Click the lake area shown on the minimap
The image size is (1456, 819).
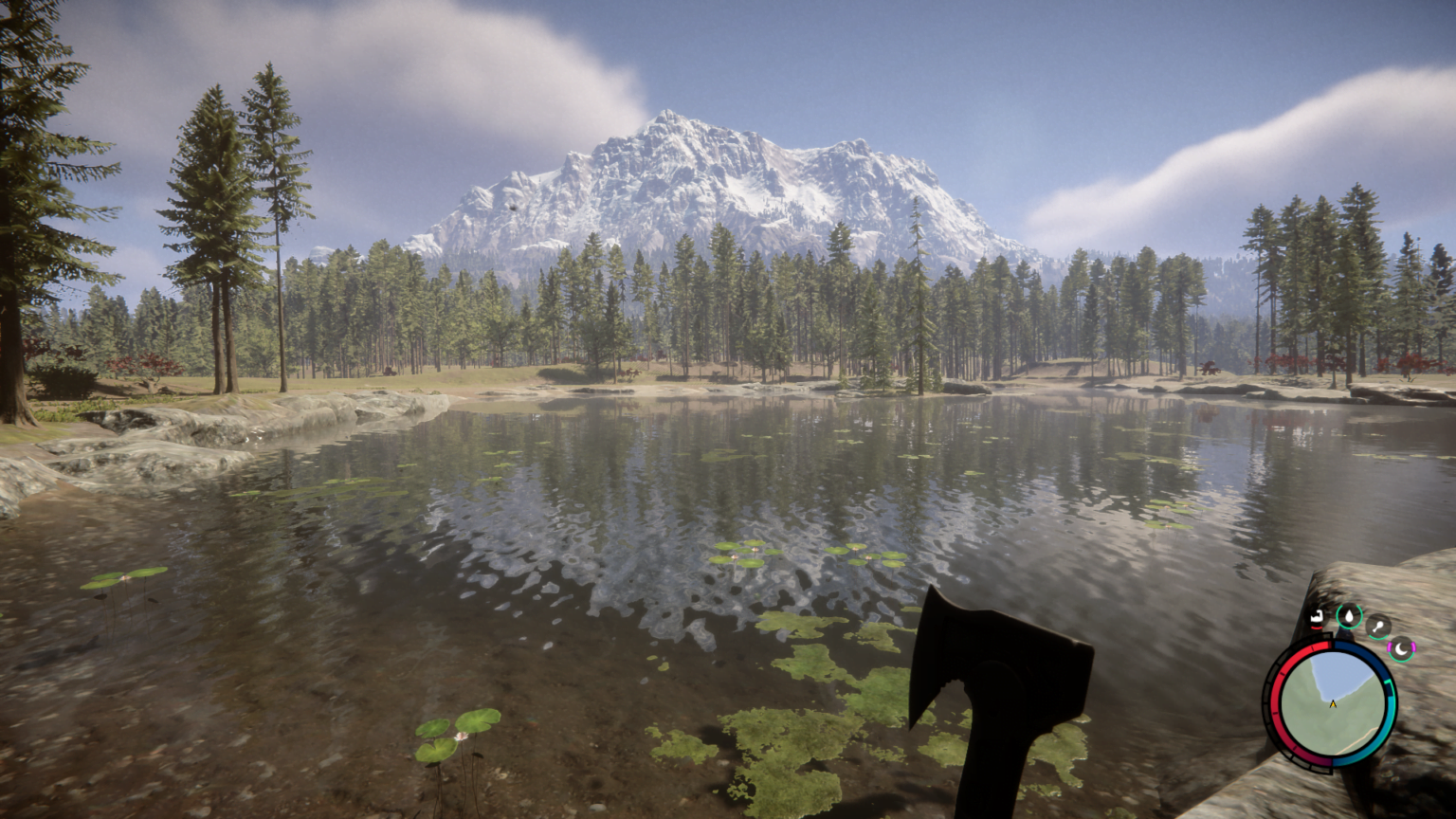click(1336, 673)
